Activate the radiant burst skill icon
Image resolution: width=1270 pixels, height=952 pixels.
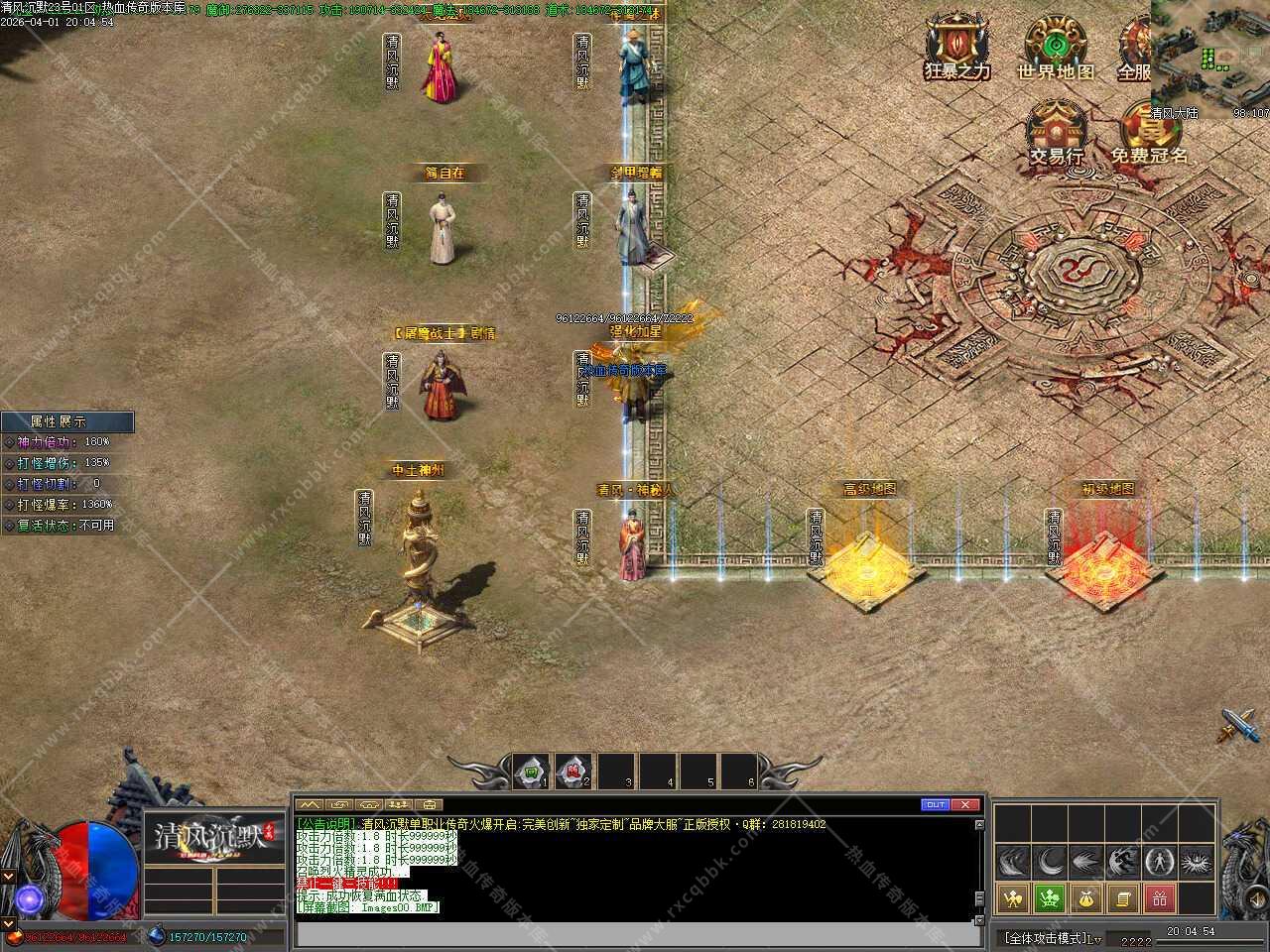1197,861
